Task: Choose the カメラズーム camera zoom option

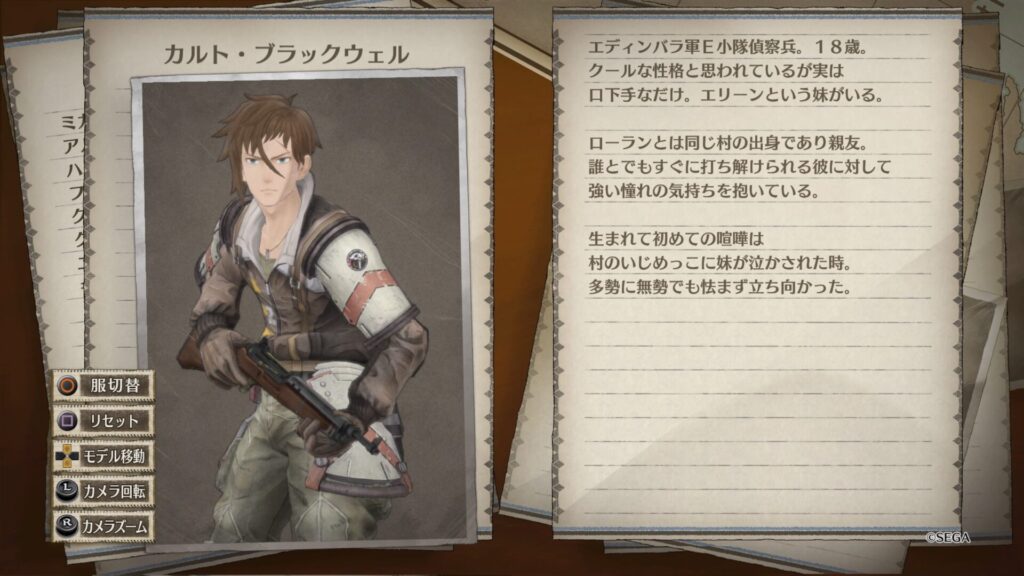Action: click(x=103, y=526)
